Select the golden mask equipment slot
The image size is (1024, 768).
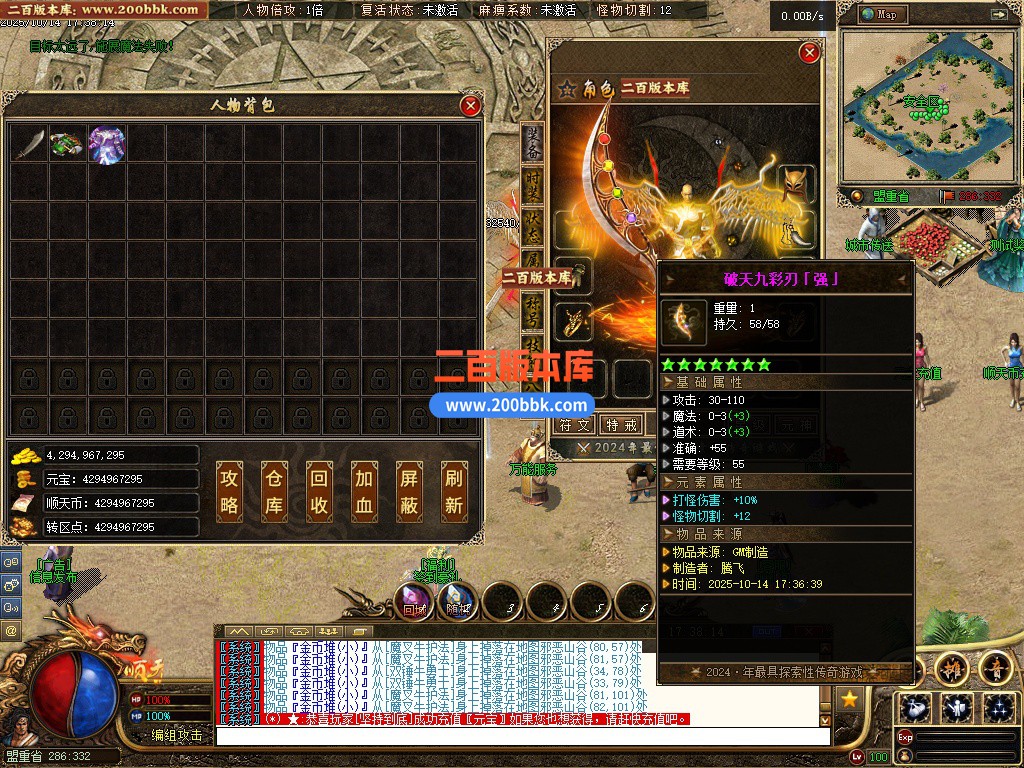(796, 184)
